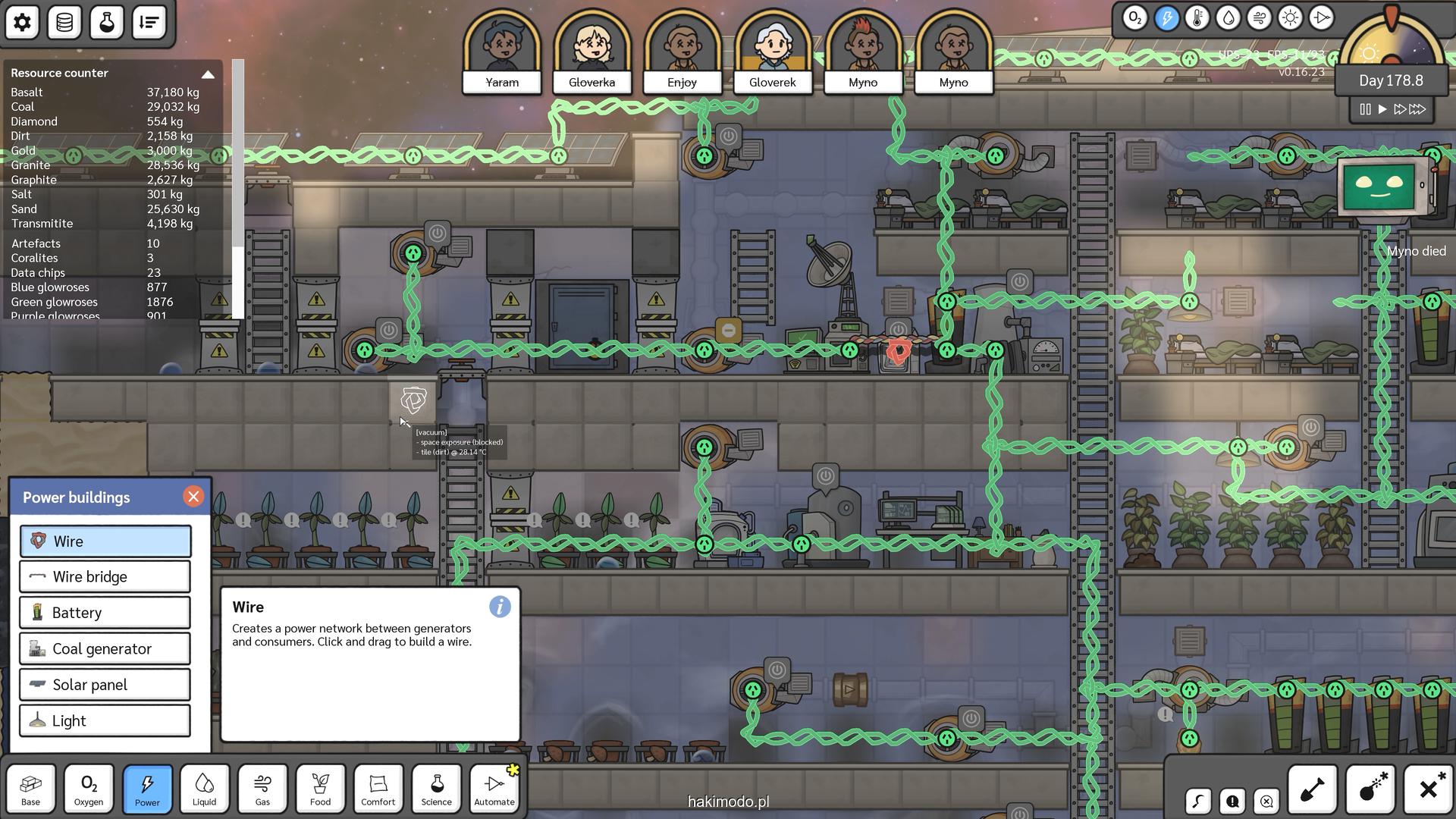Collapse the Resource counter panel
Viewport: 1456px width, 819px height.
(x=208, y=74)
